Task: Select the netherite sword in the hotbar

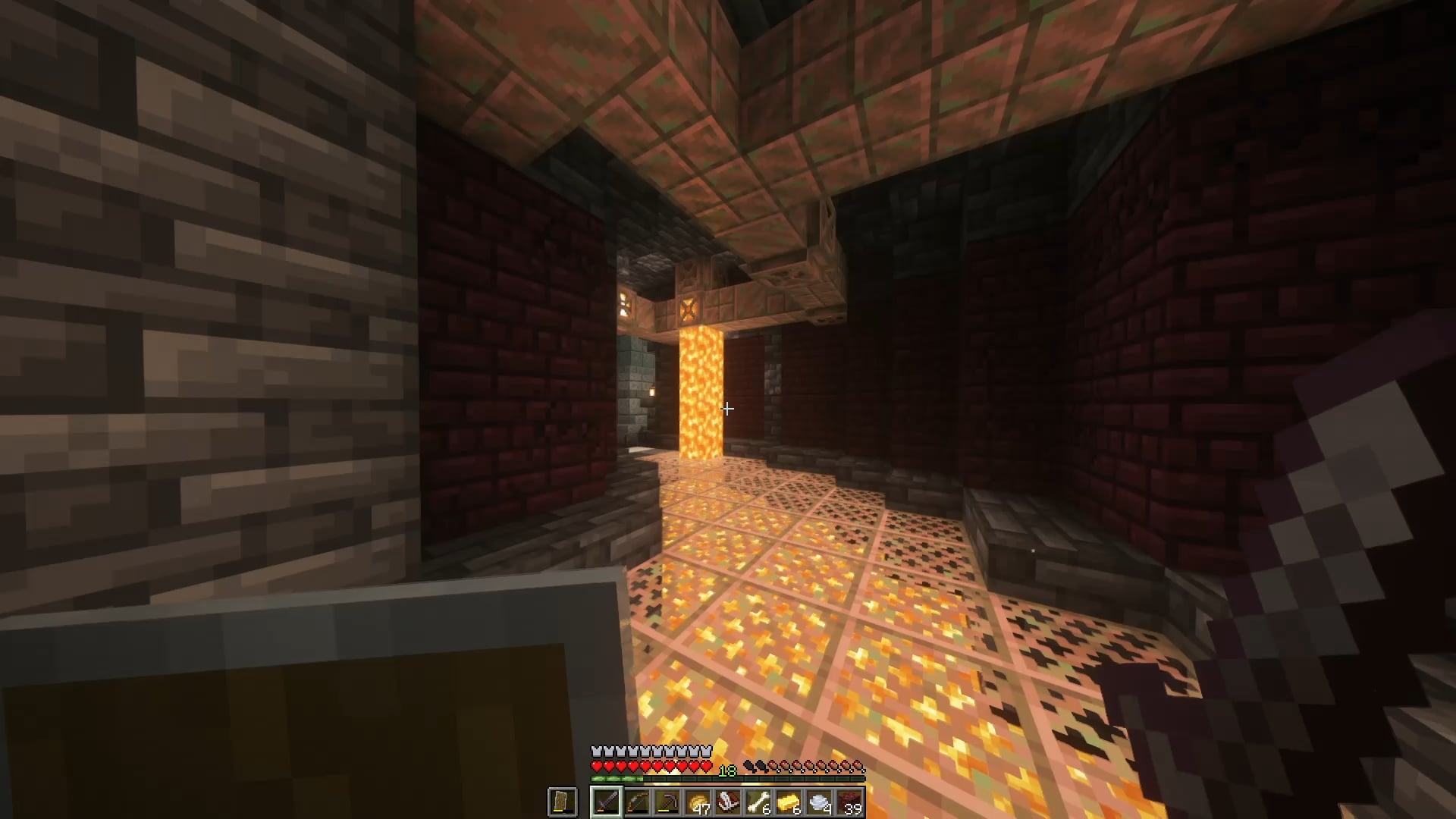Action: [x=607, y=802]
